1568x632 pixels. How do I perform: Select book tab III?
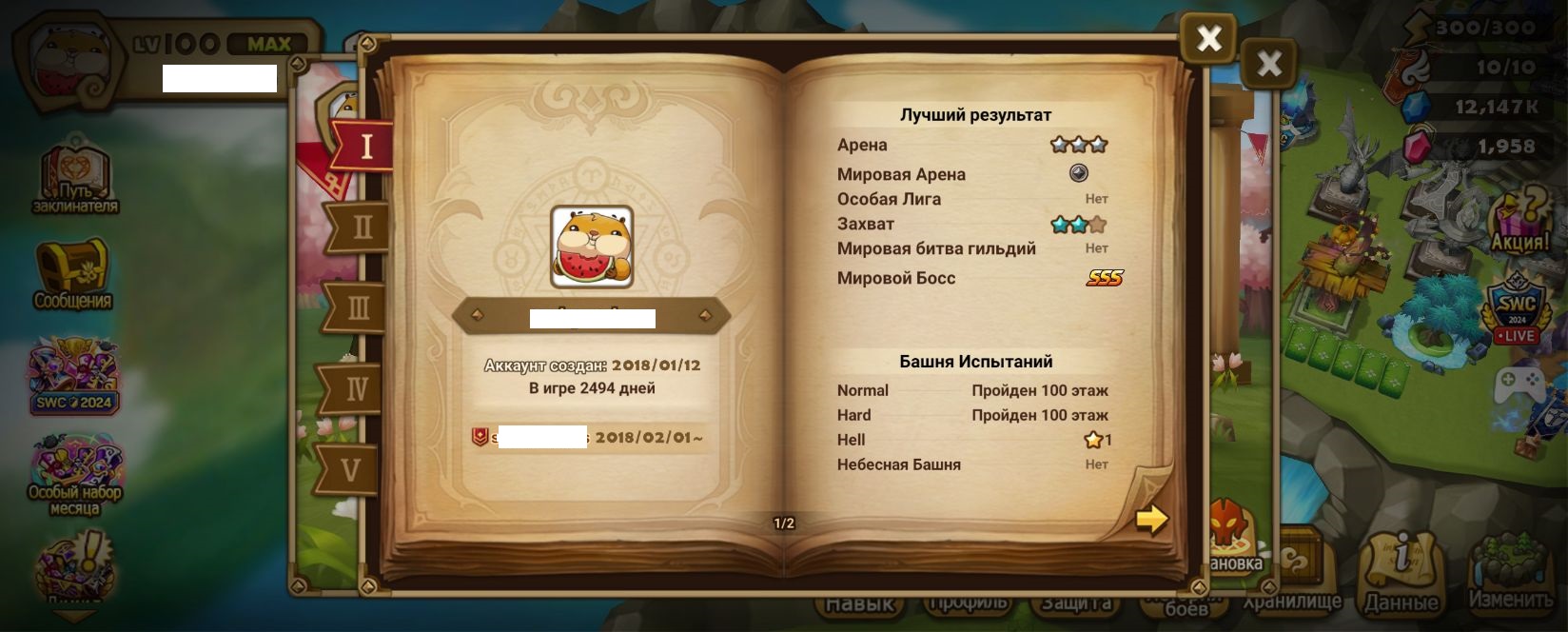[359, 307]
